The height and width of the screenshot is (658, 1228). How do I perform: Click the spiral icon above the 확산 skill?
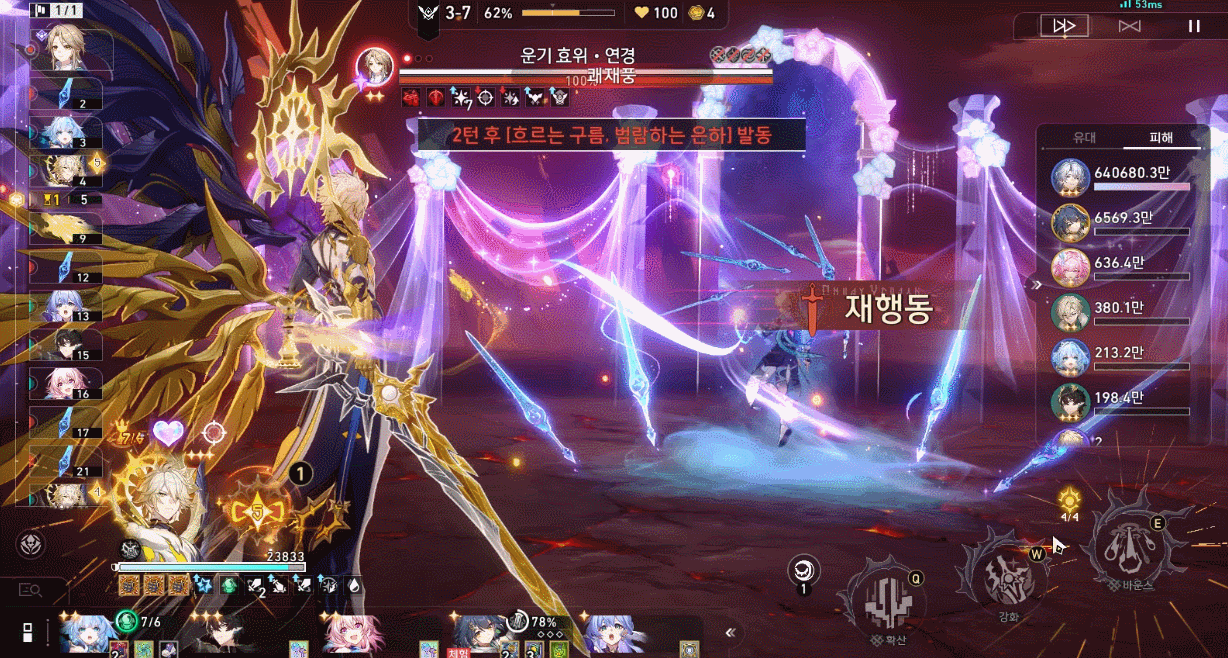[801, 569]
